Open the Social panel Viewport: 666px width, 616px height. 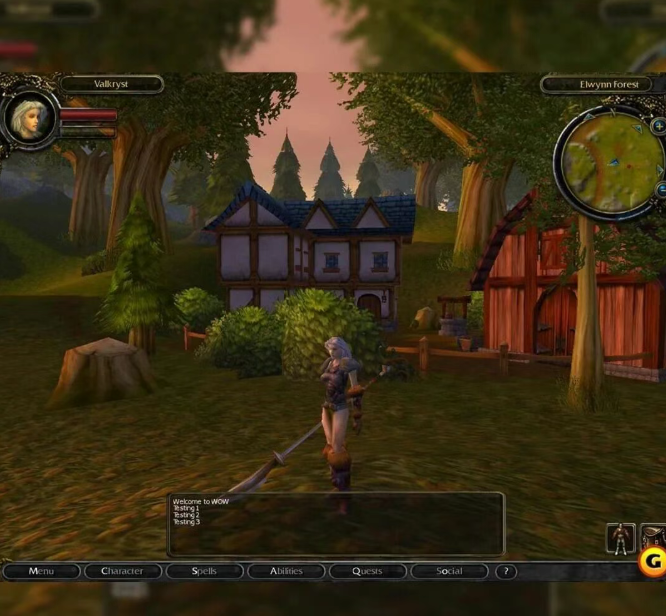click(449, 571)
